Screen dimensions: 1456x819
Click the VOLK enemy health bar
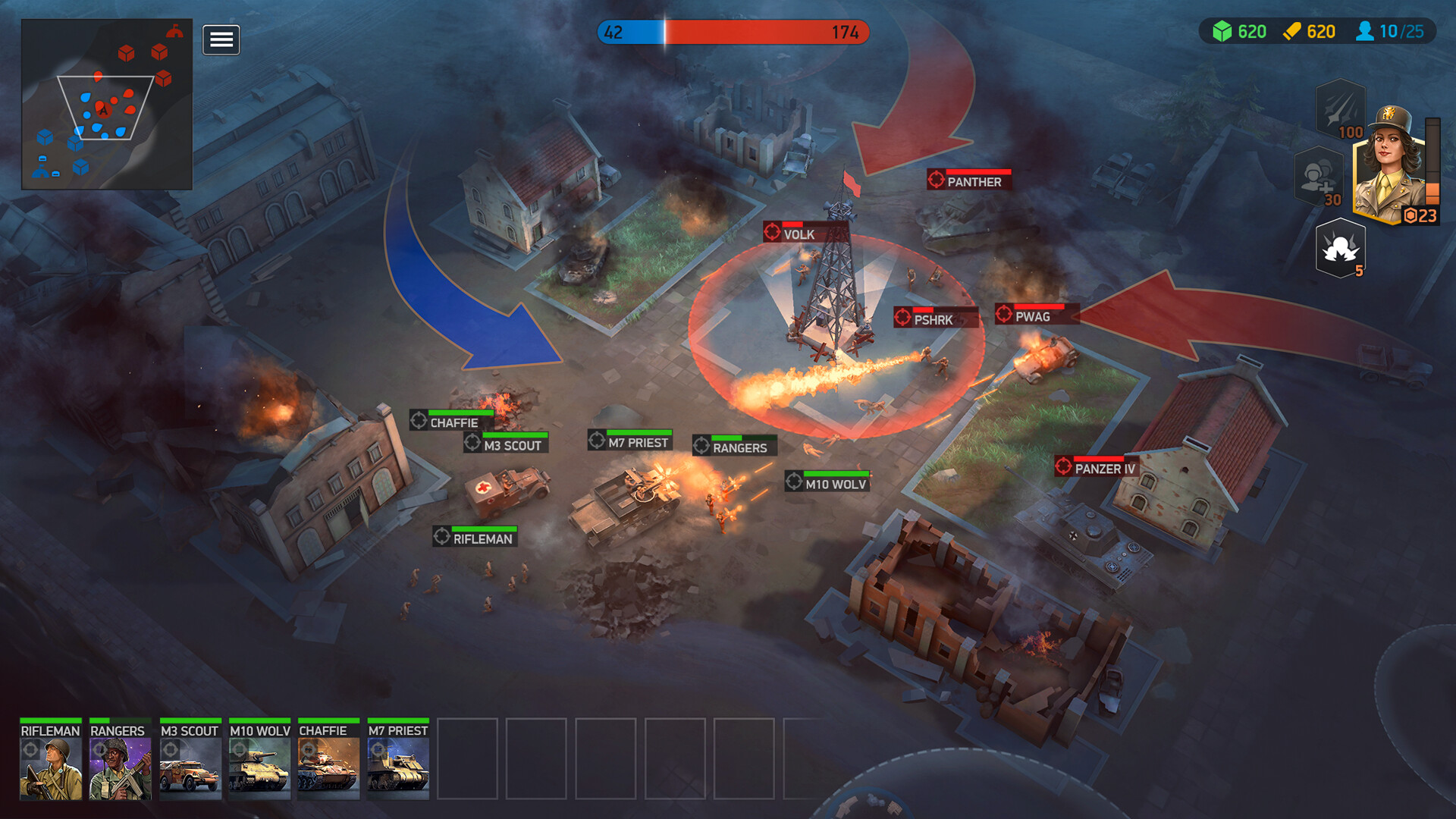tap(792, 224)
